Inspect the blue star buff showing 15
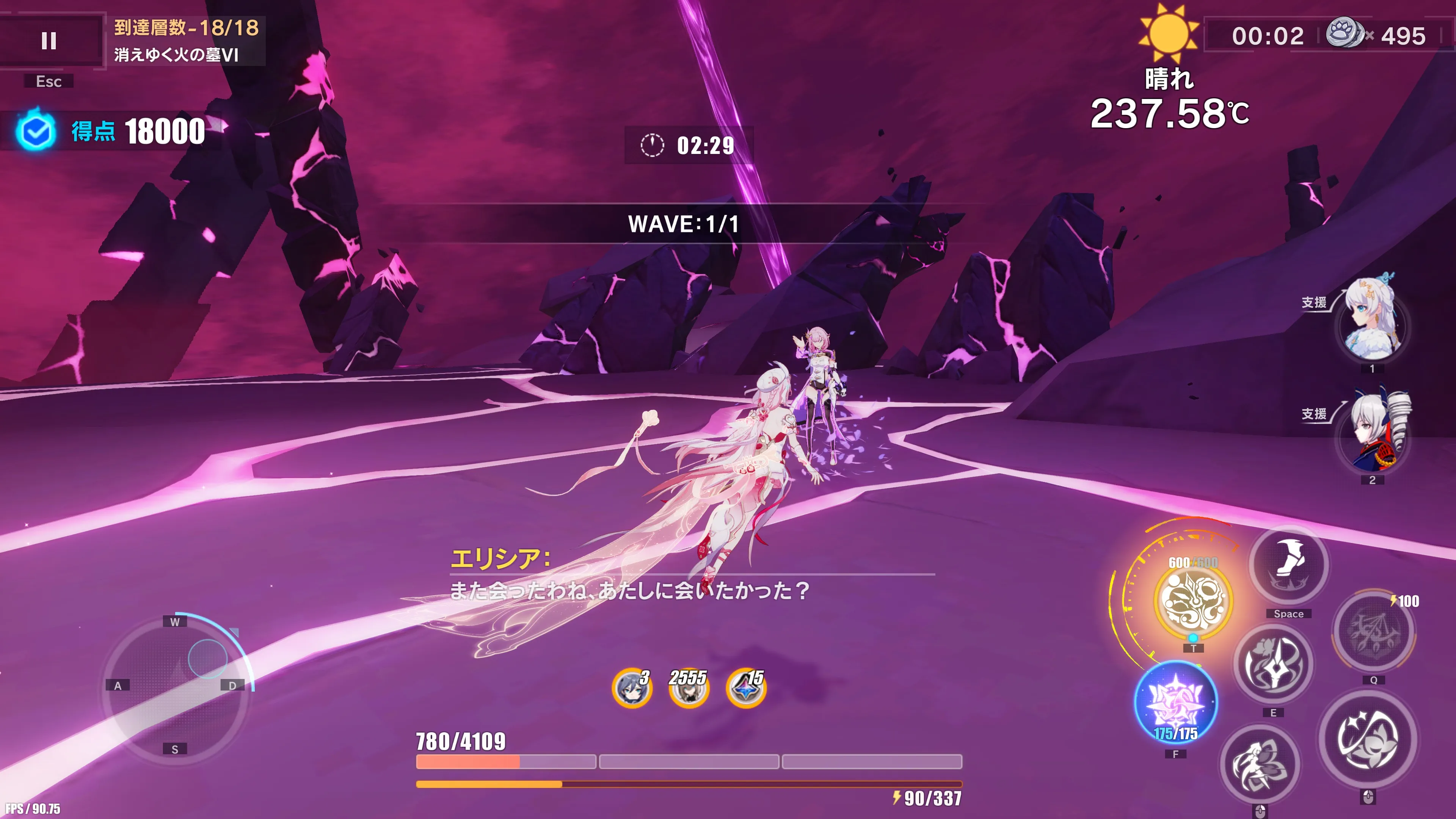Image resolution: width=1456 pixels, height=819 pixels. click(746, 688)
